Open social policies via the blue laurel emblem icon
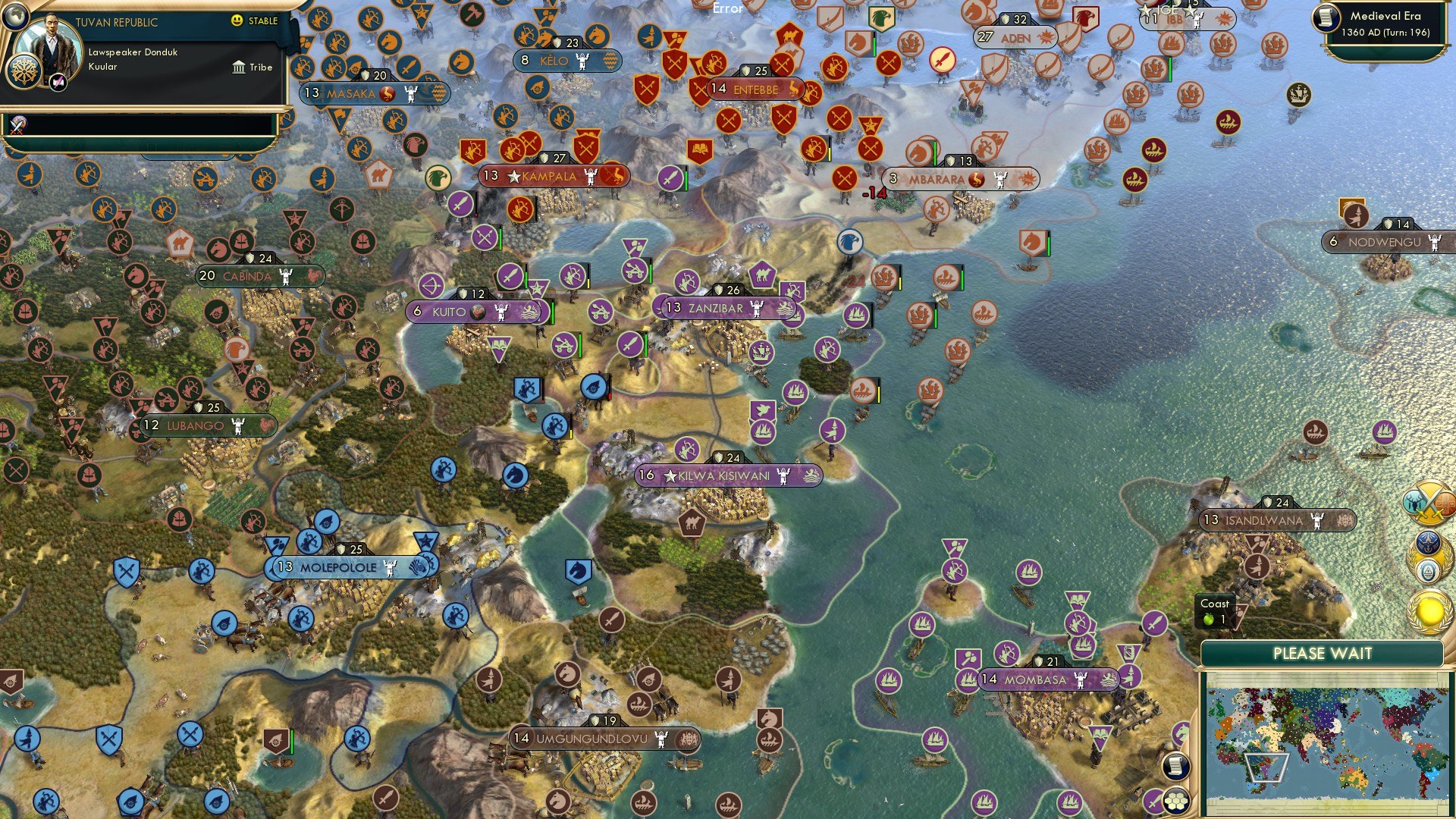The image size is (1456, 819). (1429, 542)
